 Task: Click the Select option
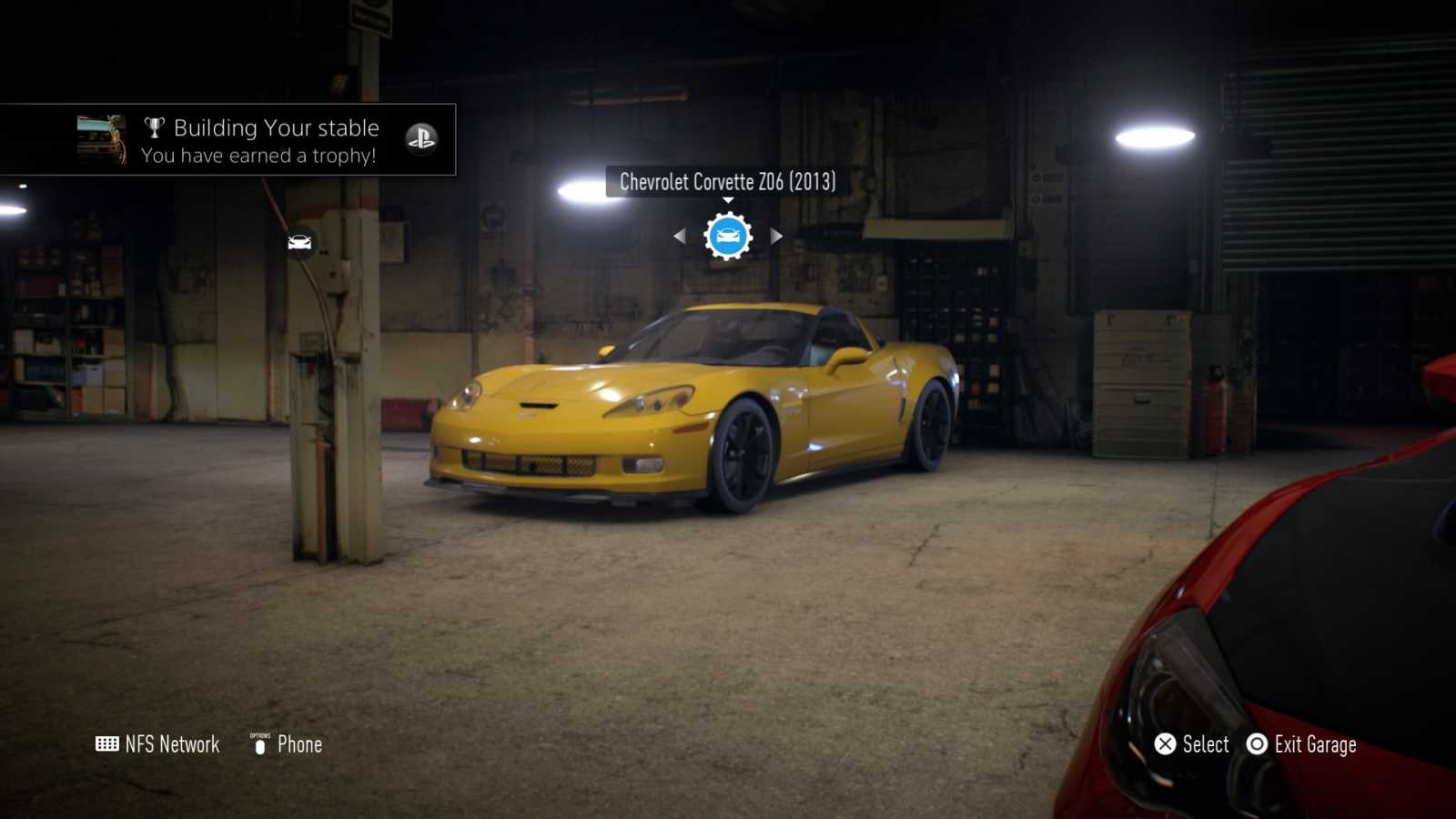click(x=1192, y=744)
